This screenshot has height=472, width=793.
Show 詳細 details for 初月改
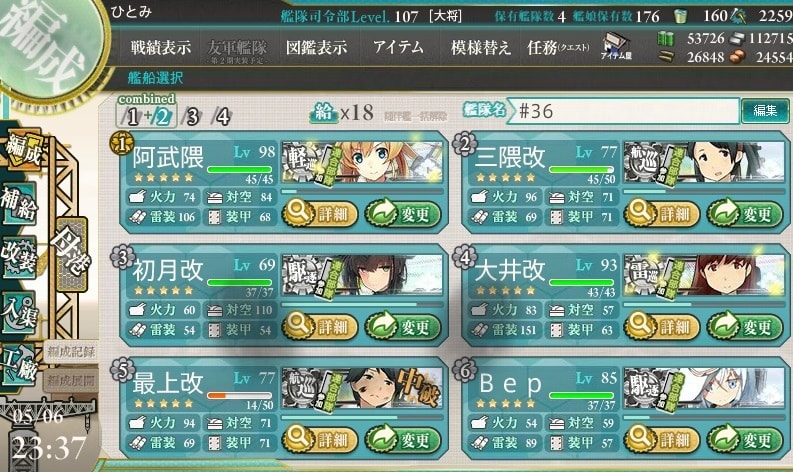click(x=317, y=324)
